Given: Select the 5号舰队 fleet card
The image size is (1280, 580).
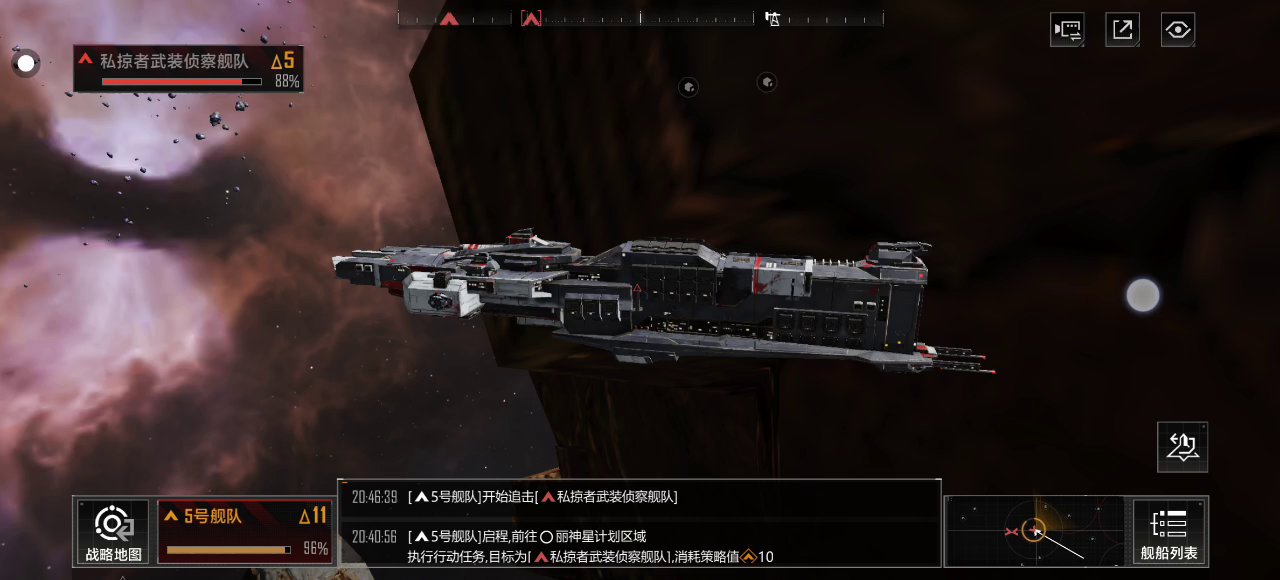Looking at the screenshot, I should pos(245,531).
